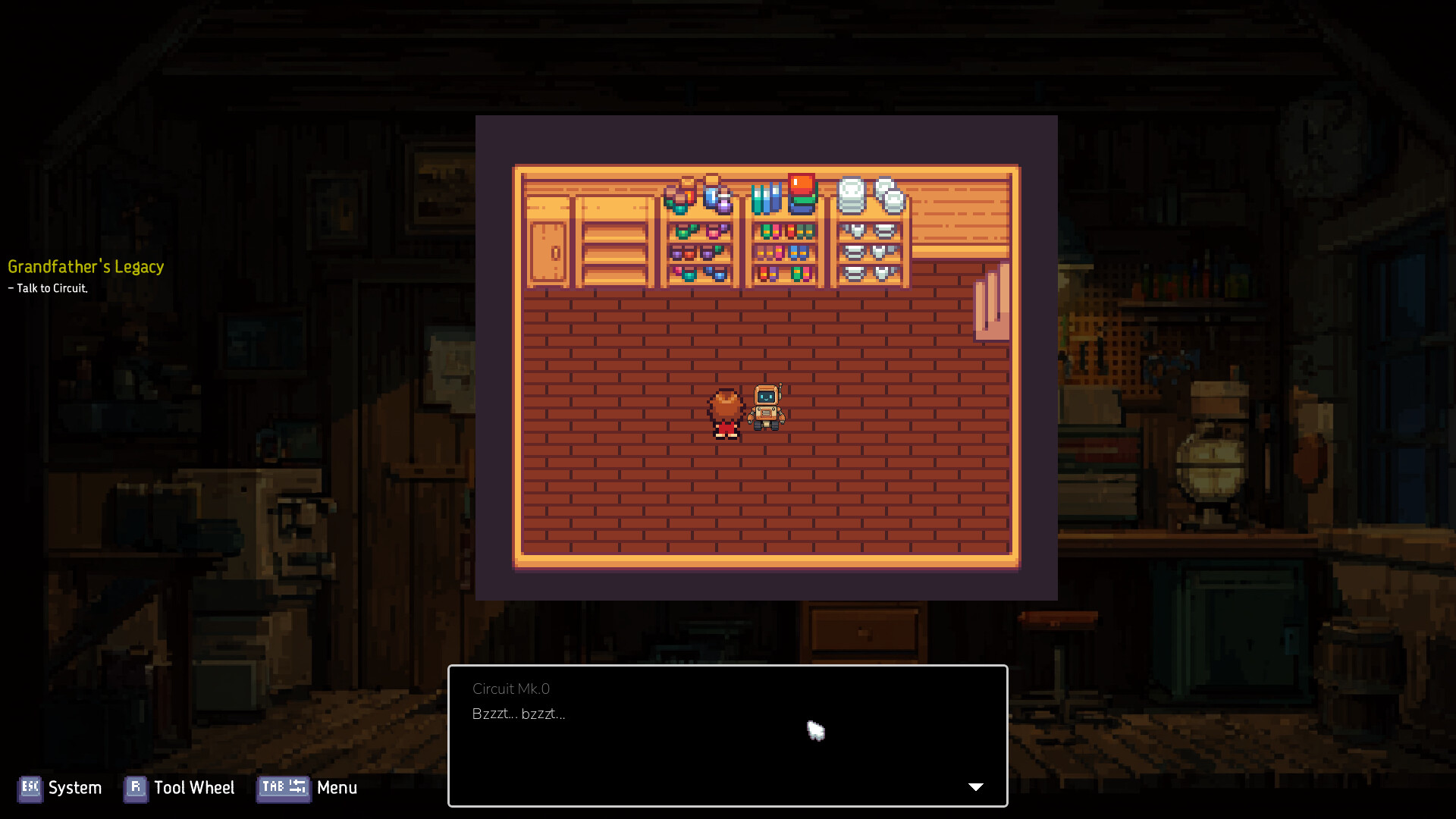Screen dimensions: 1456x819
Task: Select the player character sprite
Action: coord(724,409)
